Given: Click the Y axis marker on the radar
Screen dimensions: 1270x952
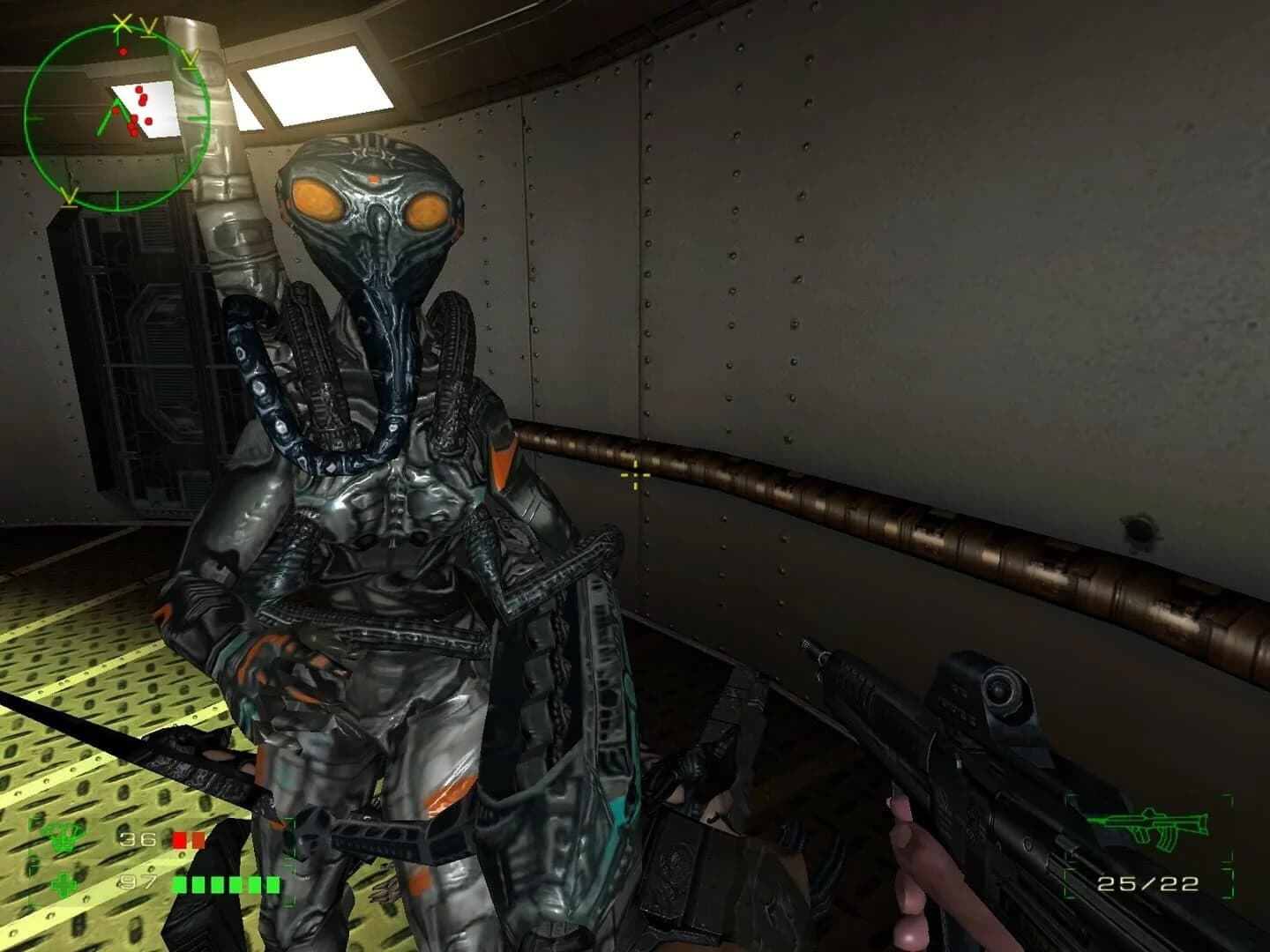Looking at the screenshot, I should coord(151,28).
